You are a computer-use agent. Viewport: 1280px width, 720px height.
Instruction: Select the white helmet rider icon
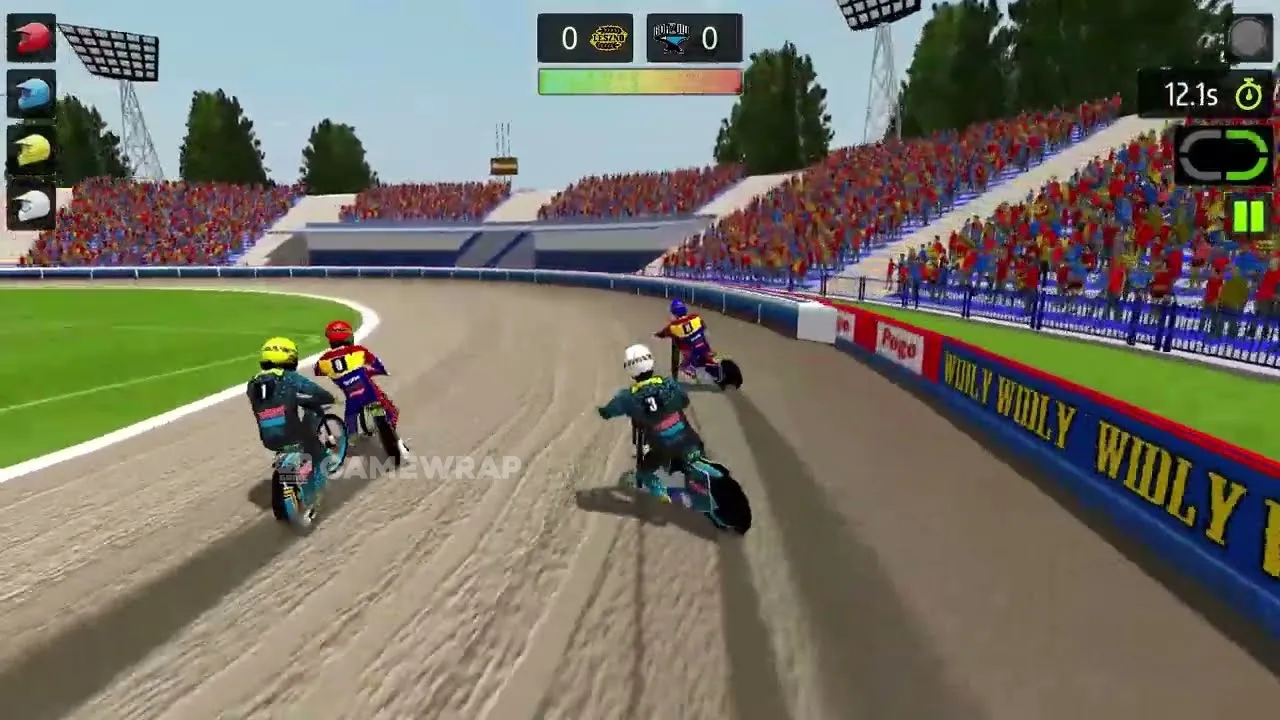(32, 205)
